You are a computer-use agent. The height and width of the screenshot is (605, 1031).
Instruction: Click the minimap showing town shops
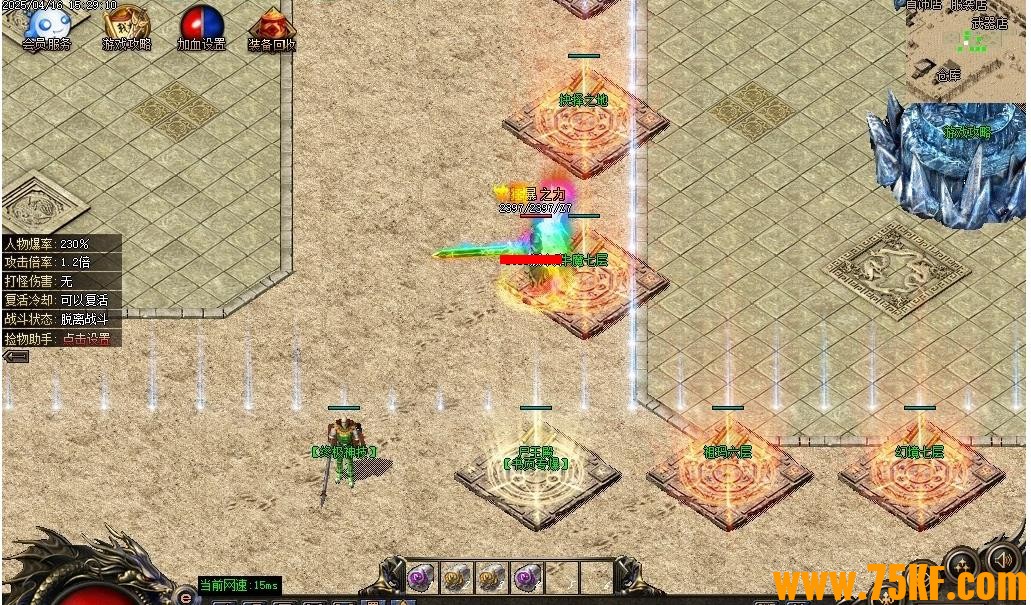coord(966,48)
